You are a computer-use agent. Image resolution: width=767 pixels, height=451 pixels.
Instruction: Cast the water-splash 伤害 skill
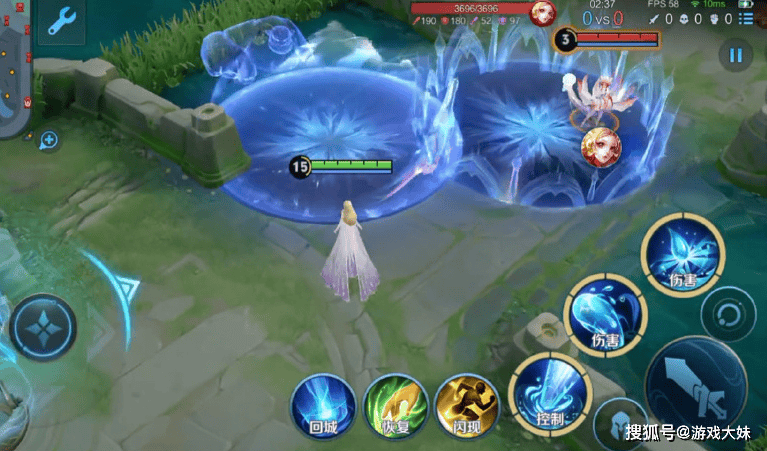pyautogui.click(x=603, y=312)
